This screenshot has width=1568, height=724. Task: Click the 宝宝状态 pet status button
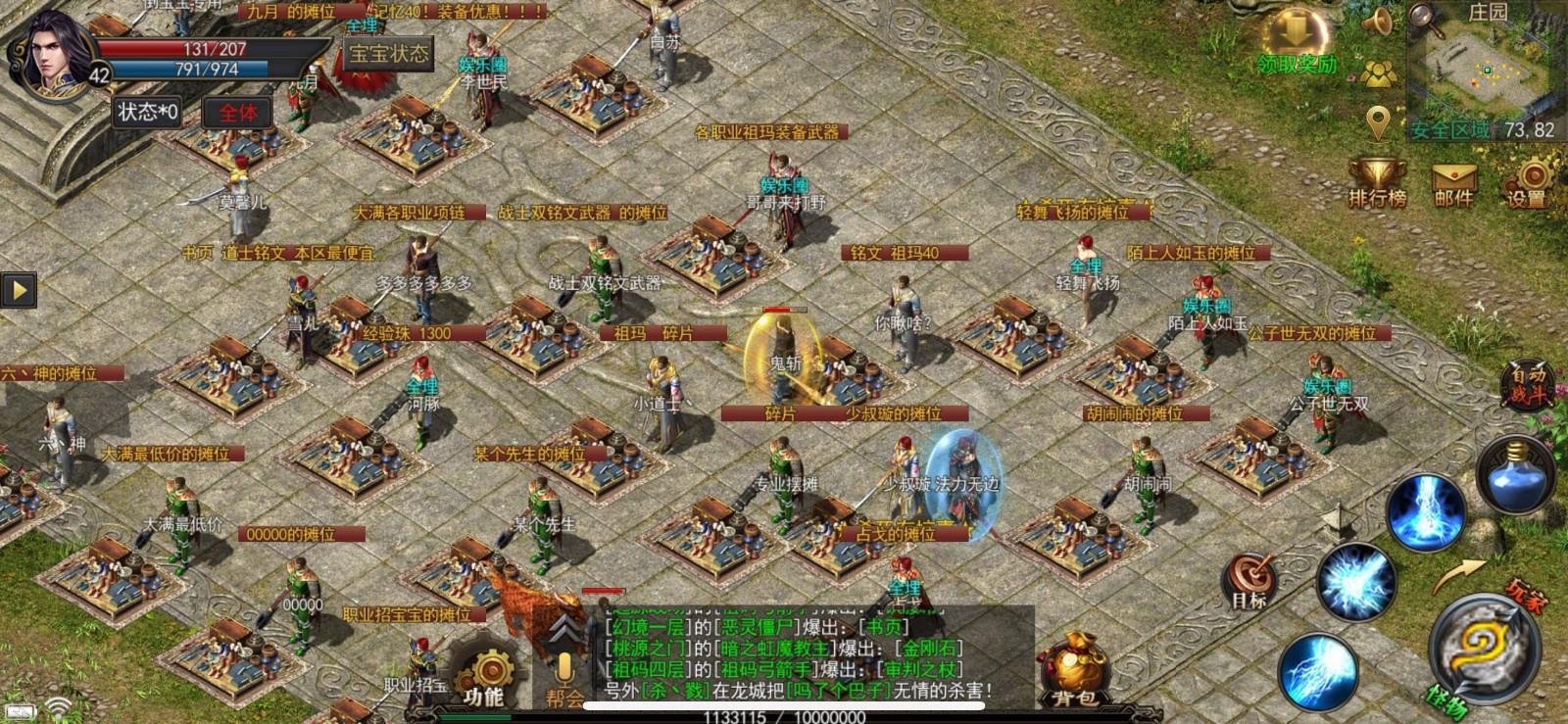pyautogui.click(x=389, y=54)
